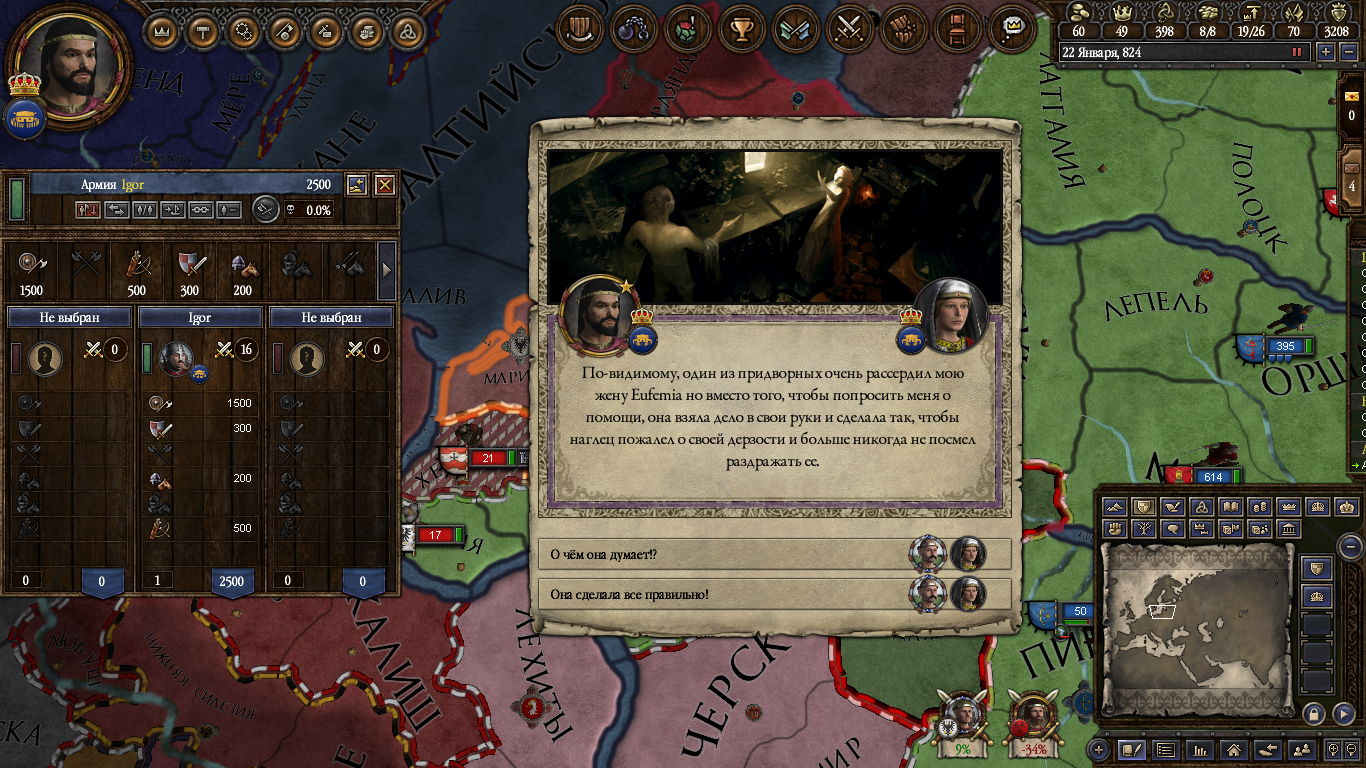The height and width of the screenshot is (768, 1366).
Task: Select center flank commander Igor
Action: click(x=200, y=317)
